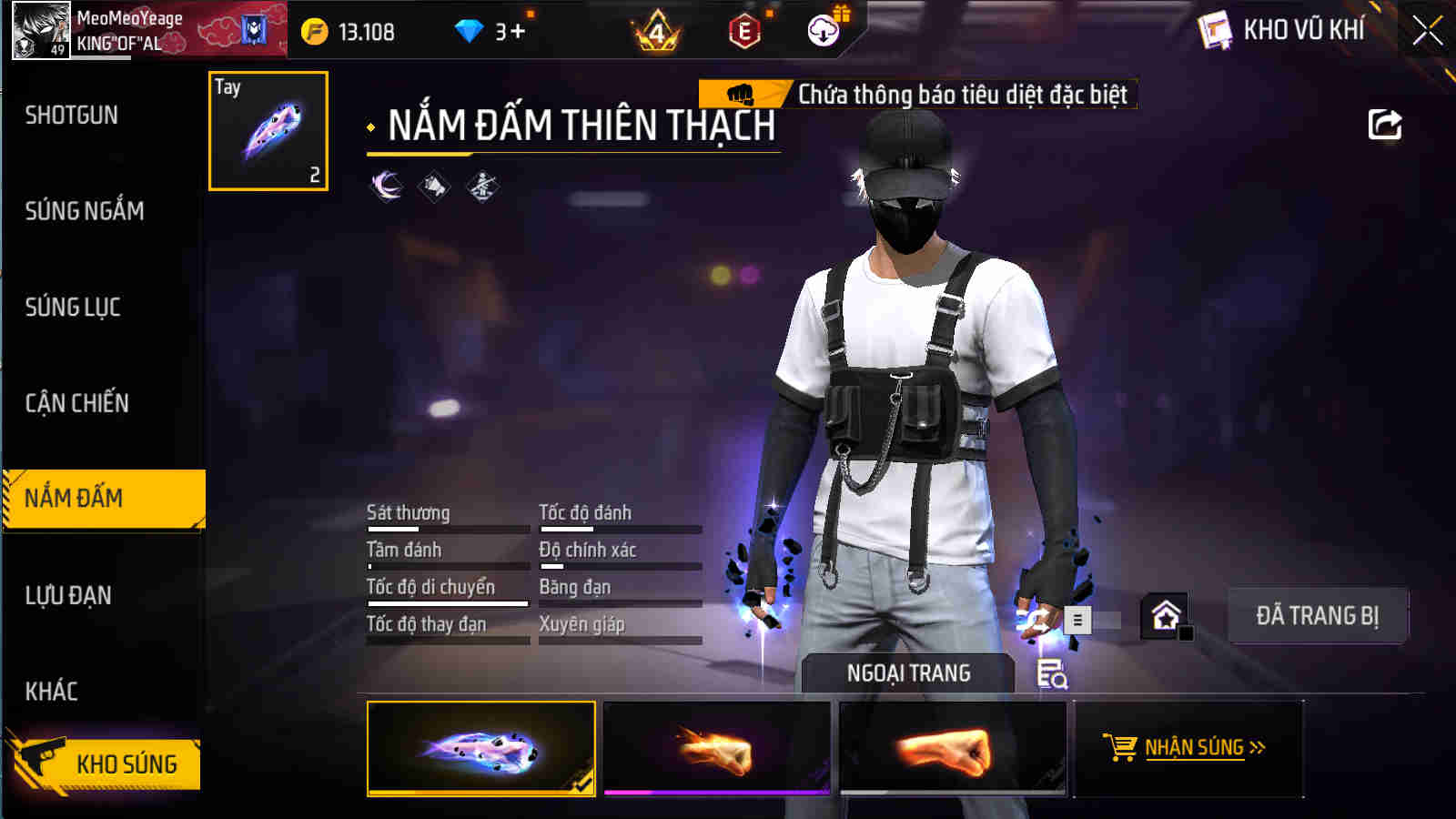Select the SÚNG NGẮM category
This screenshot has width=1456, height=819.
coord(84,211)
